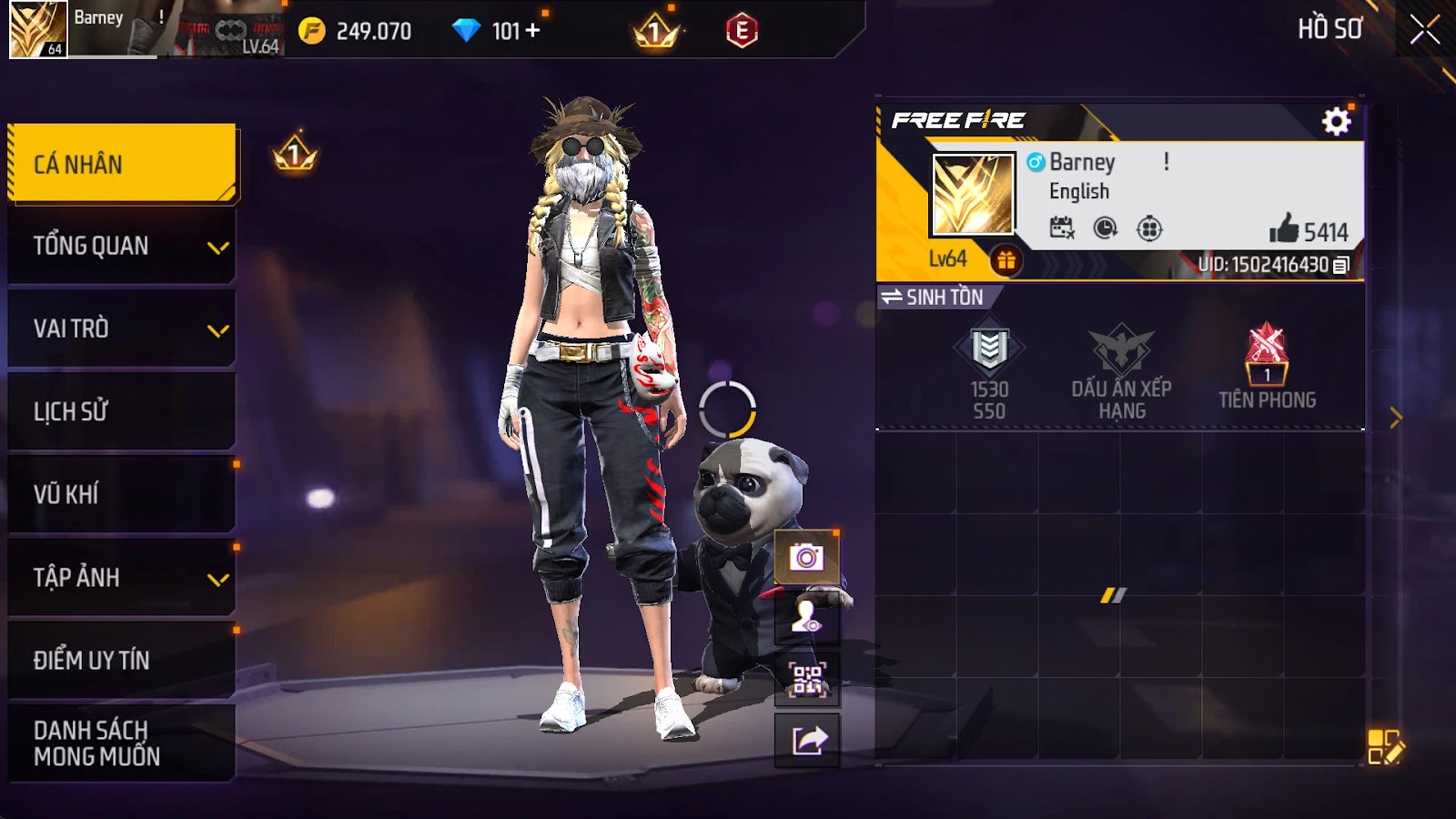
Task: Open profile settings gear icon
Action: pos(1336,121)
